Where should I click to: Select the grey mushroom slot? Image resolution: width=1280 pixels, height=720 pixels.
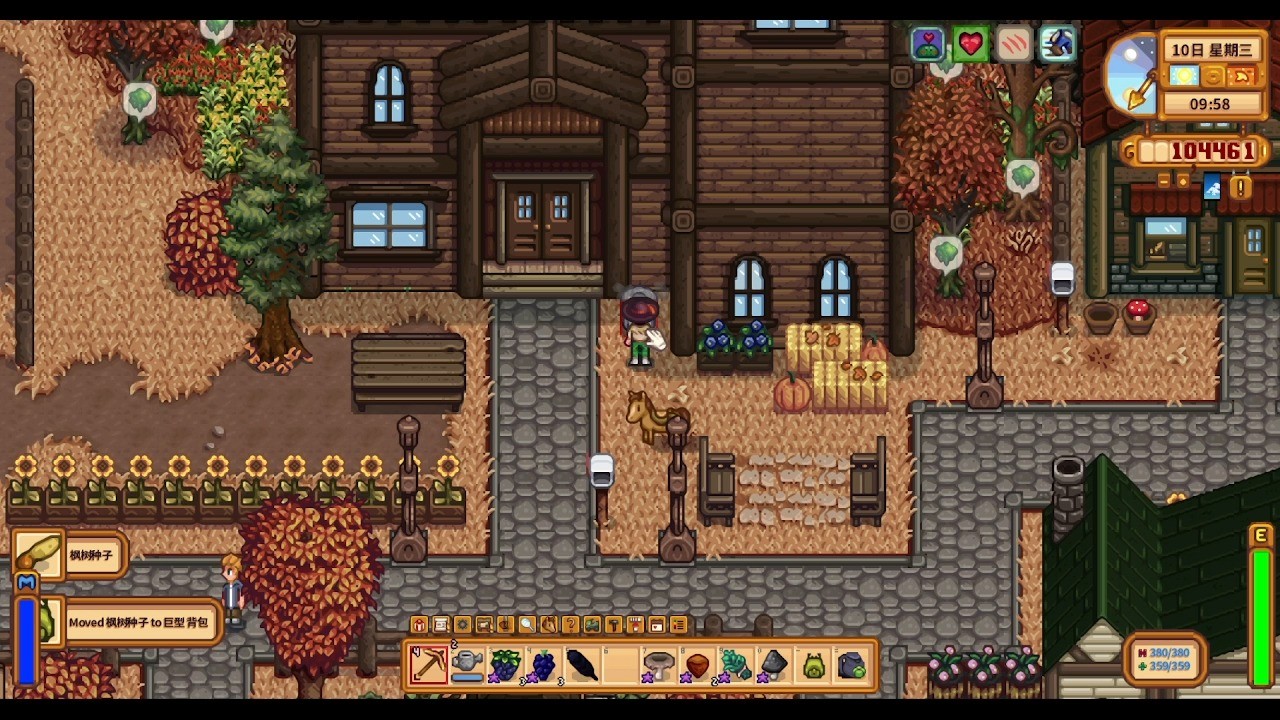pyautogui.click(x=659, y=665)
